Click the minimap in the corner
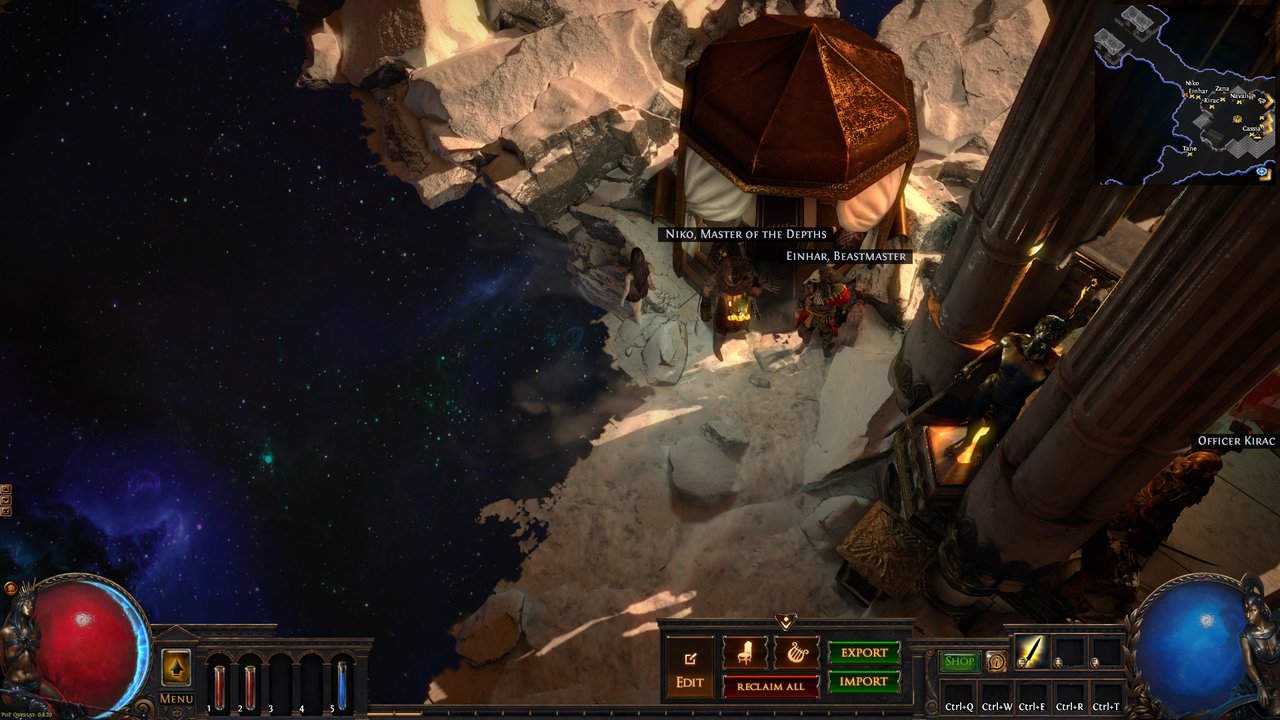 [1186, 95]
